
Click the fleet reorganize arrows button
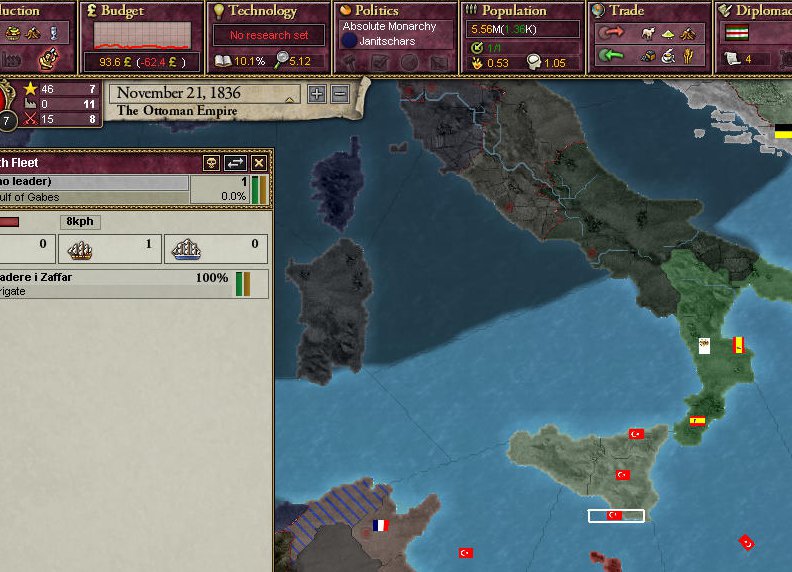click(x=236, y=163)
